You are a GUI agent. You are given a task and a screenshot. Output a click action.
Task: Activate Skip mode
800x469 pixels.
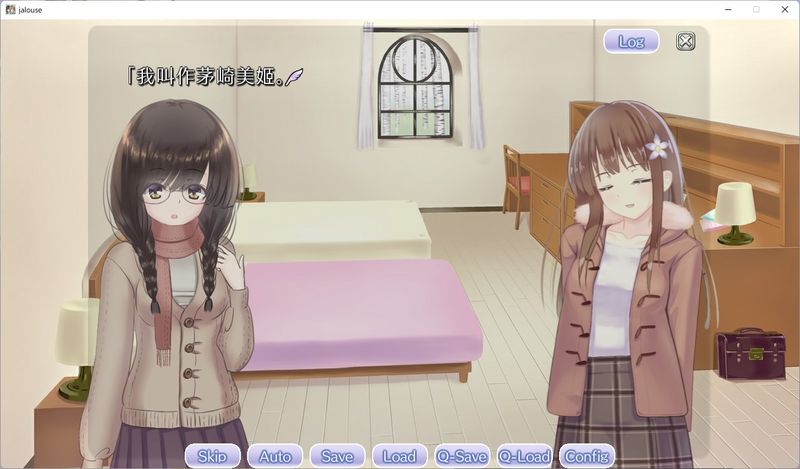(212, 456)
